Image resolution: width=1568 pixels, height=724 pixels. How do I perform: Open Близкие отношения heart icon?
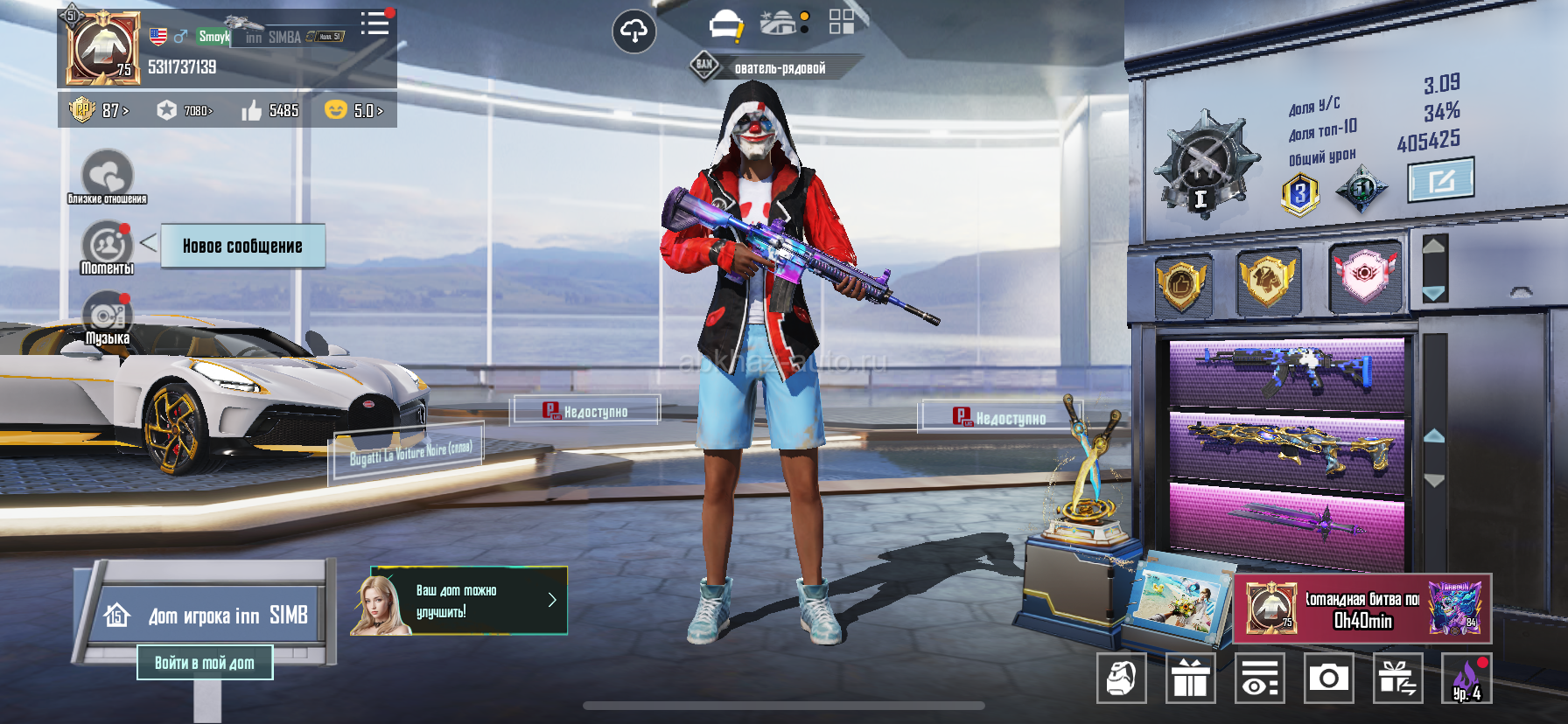tap(107, 173)
